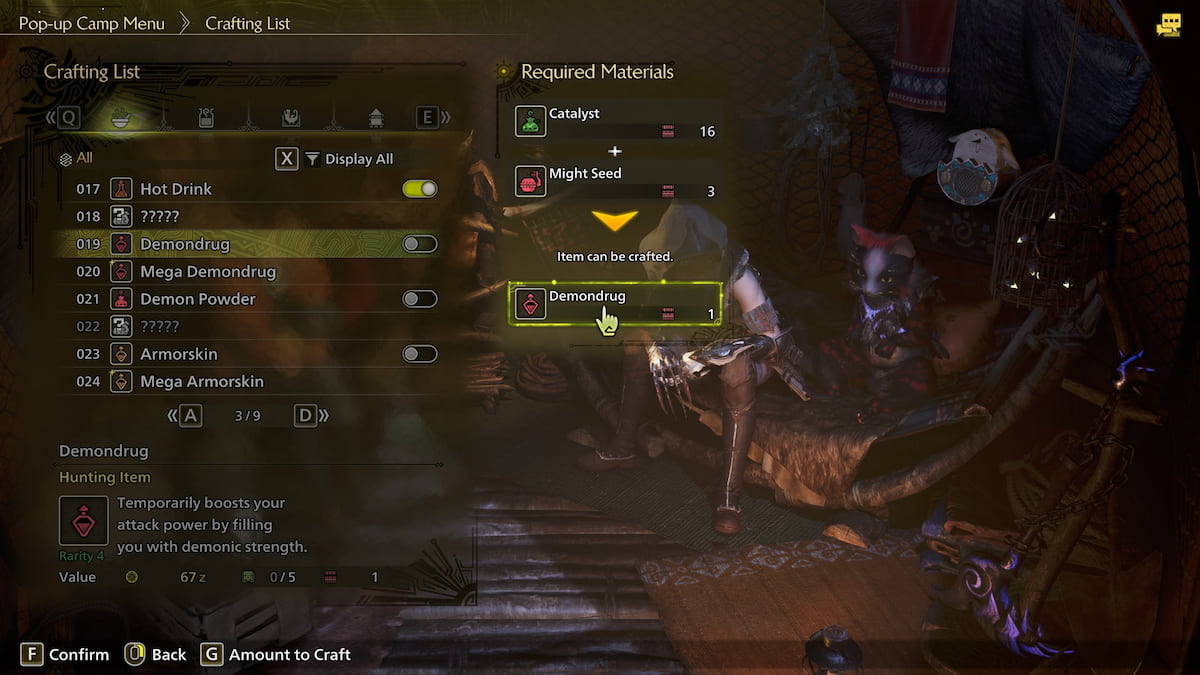Image resolution: width=1200 pixels, height=675 pixels.
Task: Select the Mega Armorskin recipe
Action: click(x=200, y=382)
